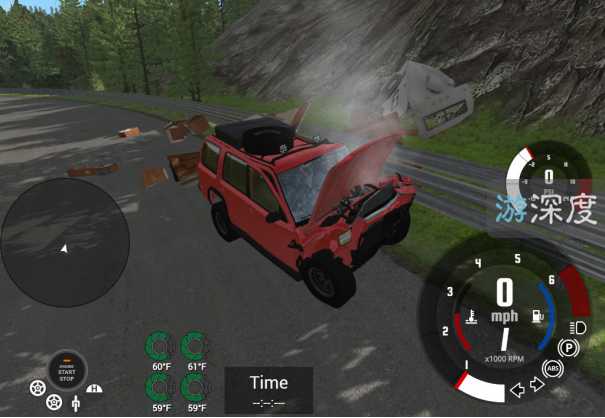Screen dimensions: 605x418
Task: Toggle the headlights indicator icon
Action: pyautogui.click(x=577, y=327)
